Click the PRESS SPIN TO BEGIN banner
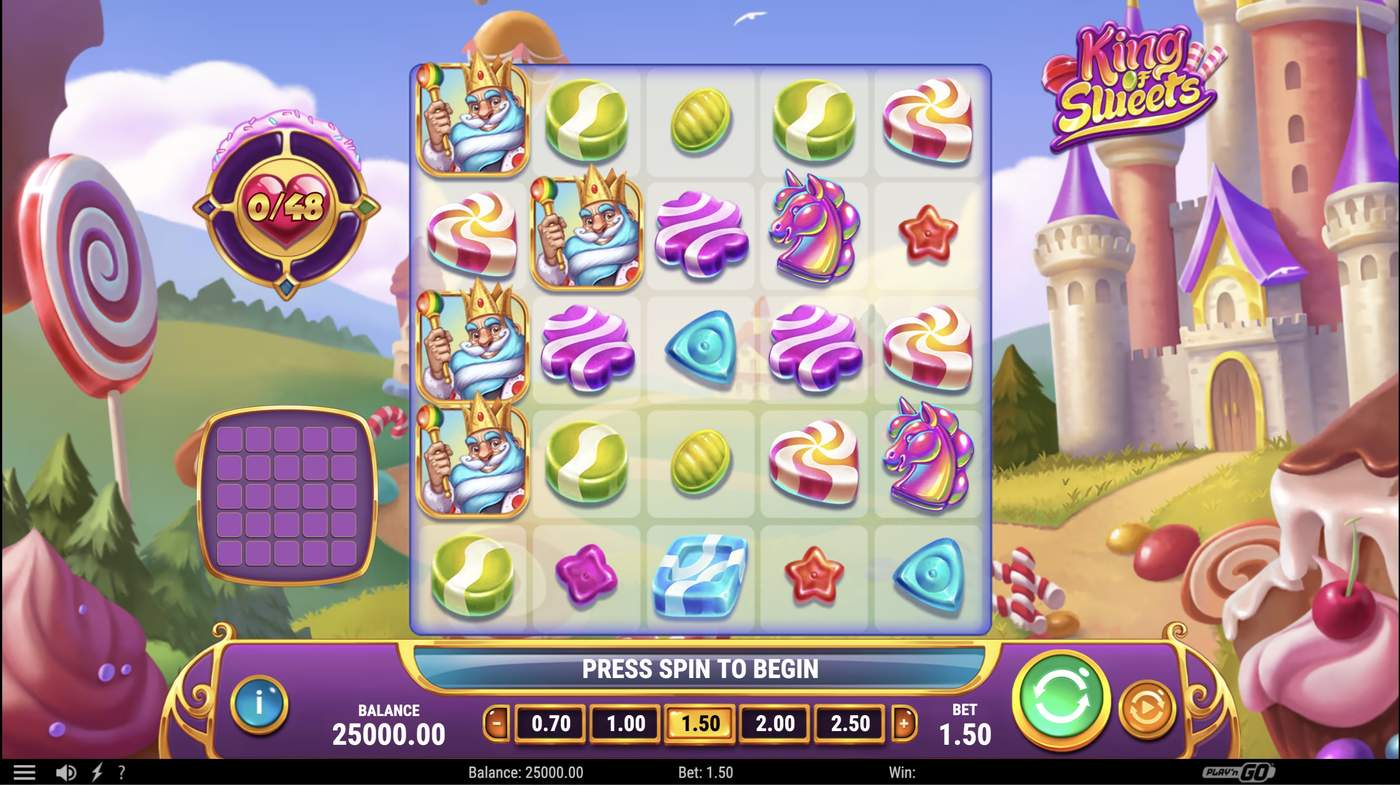Image resolution: width=1400 pixels, height=785 pixels. (700, 668)
